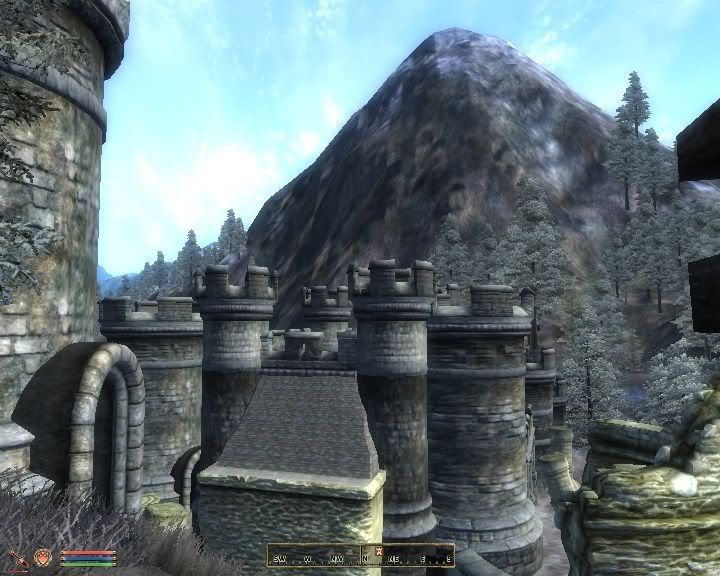
Task: Click the compass bar
Action: 360,555
